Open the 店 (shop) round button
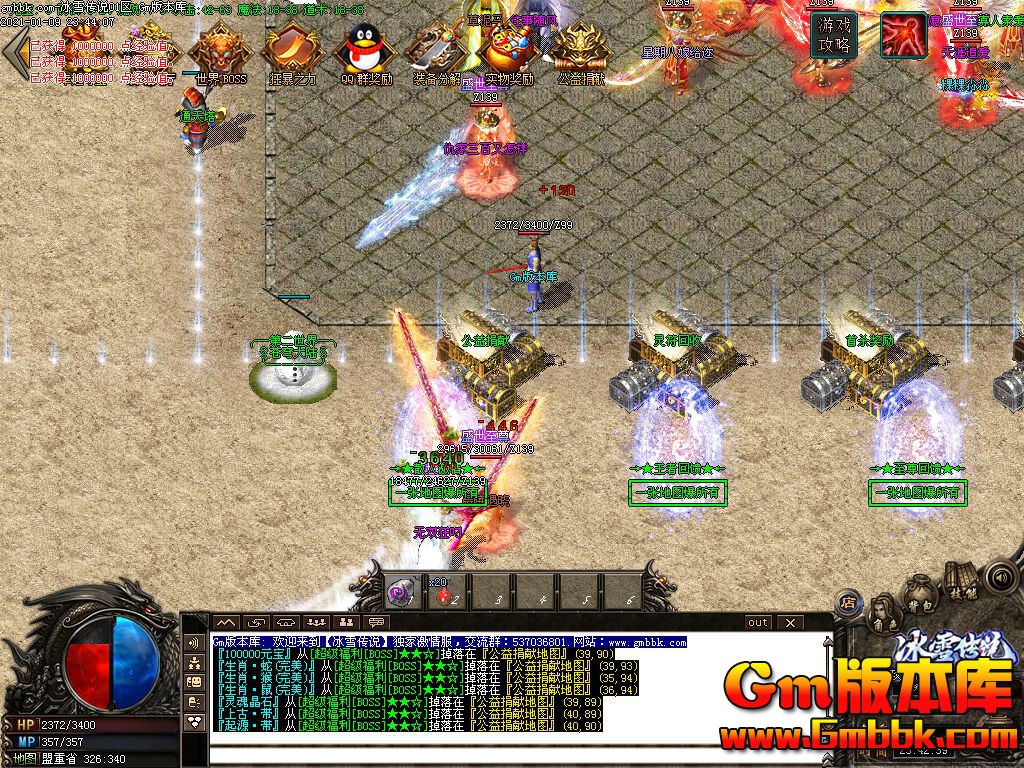The height and width of the screenshot is (768, 1024). point(849,602)
